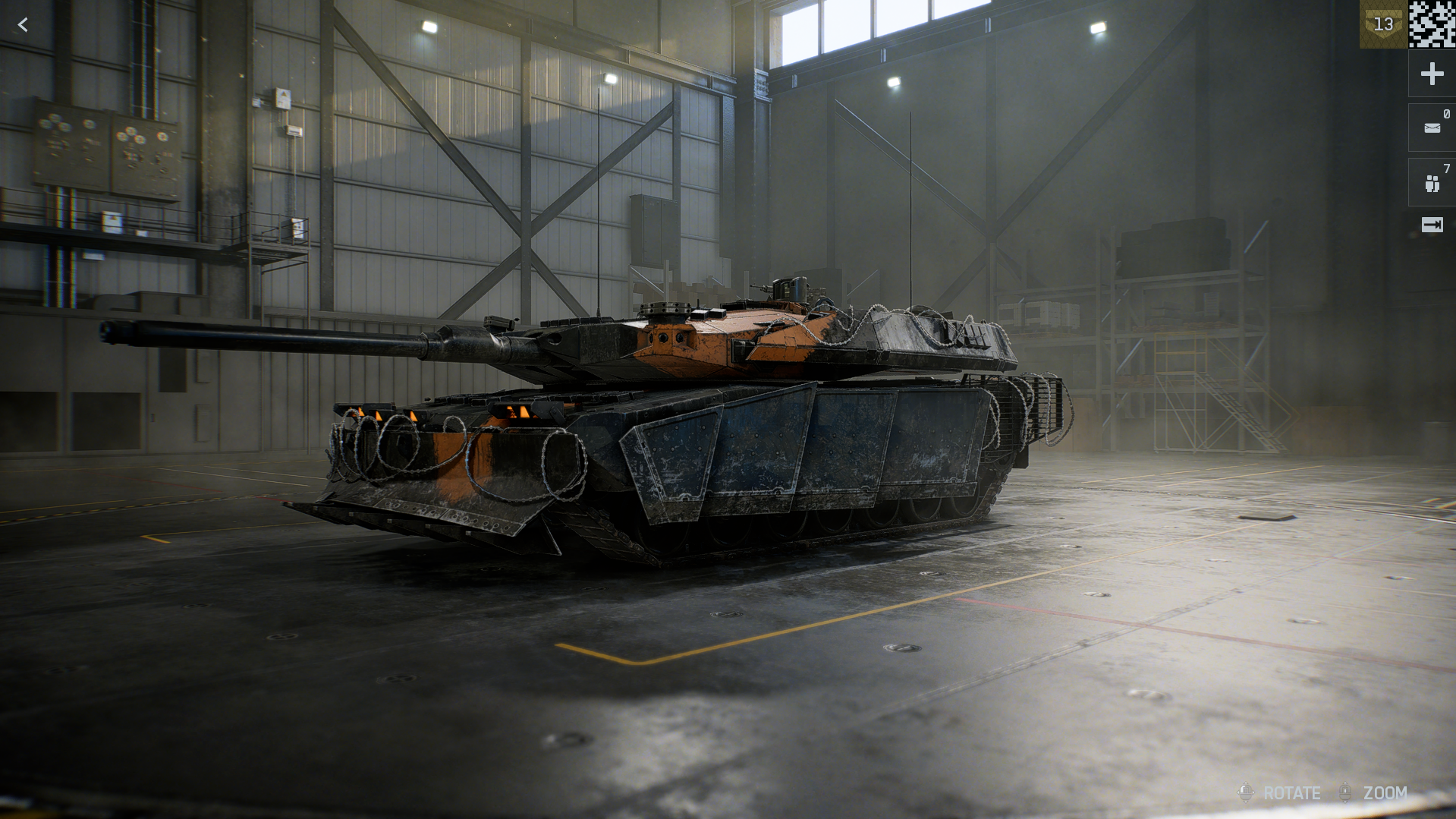View the level 13 rank badge
Image resolution: width=1456 pixels, height=819 pixels.
[1383, 24]
